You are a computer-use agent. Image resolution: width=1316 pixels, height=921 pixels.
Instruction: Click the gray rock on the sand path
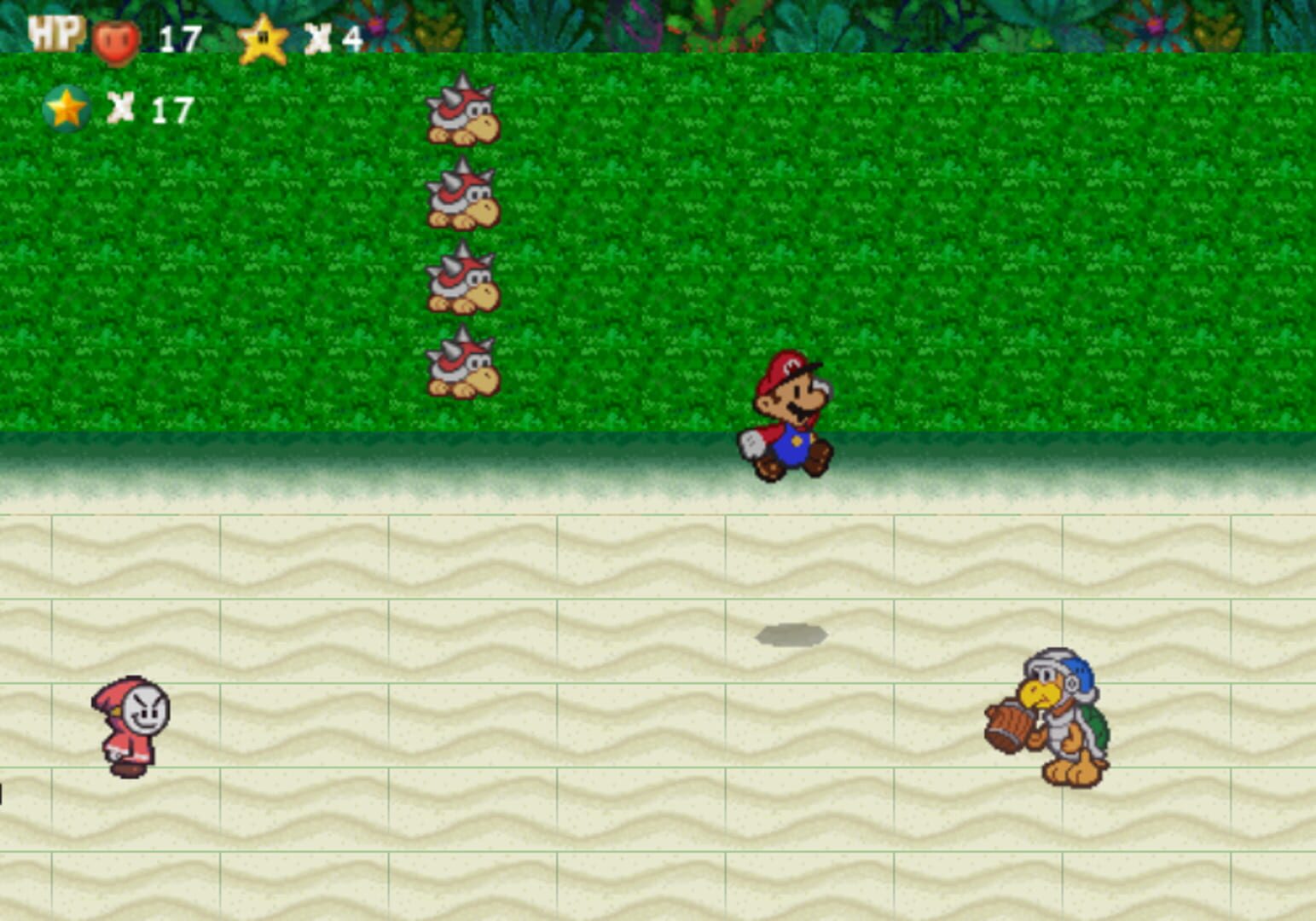[793, 633]
